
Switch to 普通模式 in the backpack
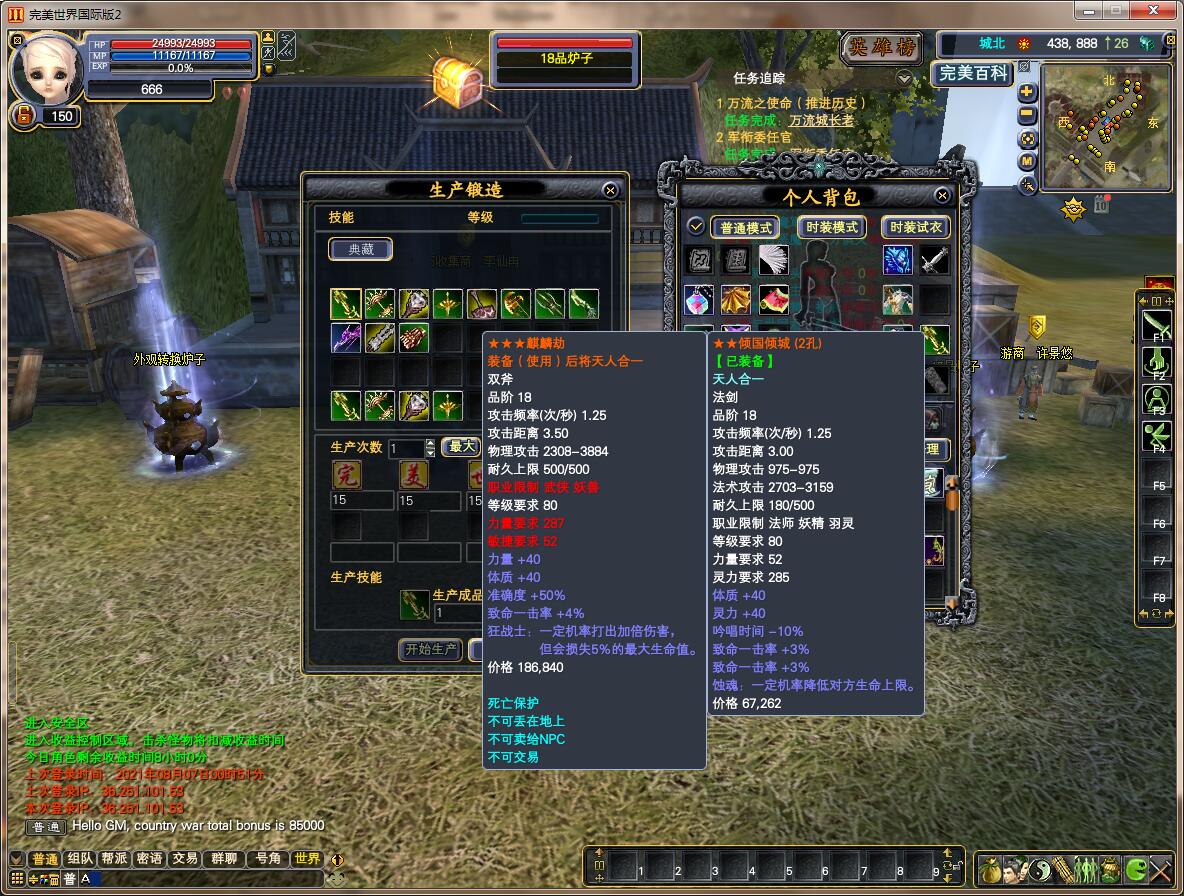click(x=746, y=228)
